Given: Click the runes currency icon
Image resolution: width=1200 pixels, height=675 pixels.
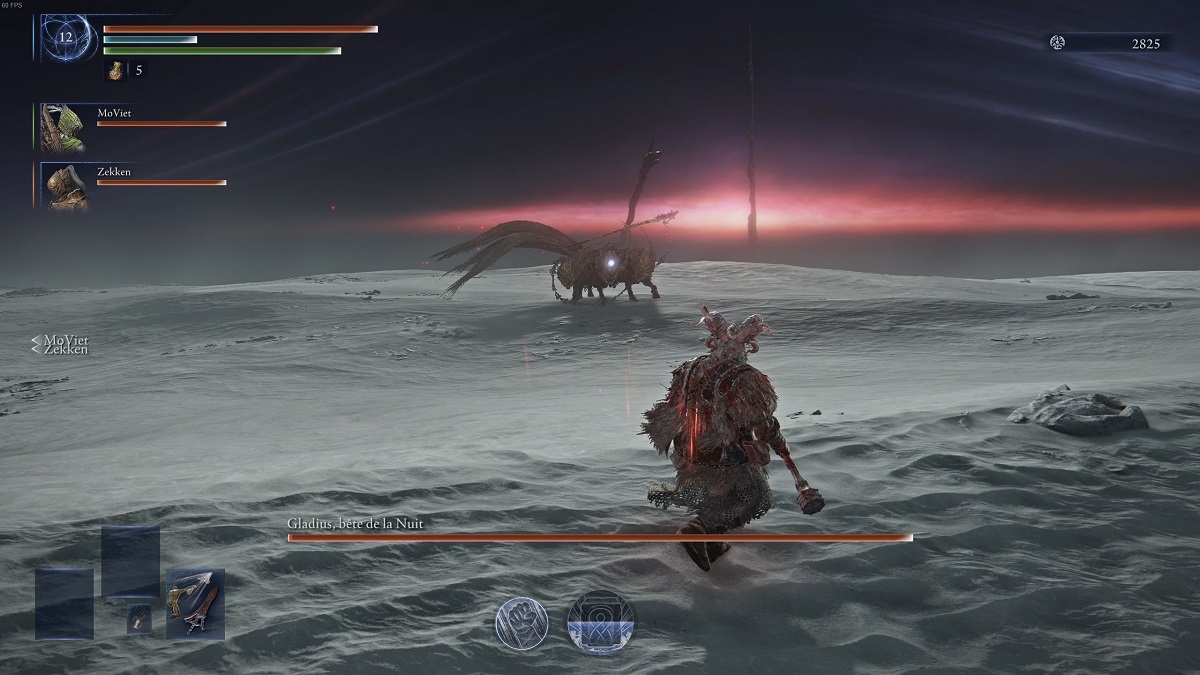Looking at the screenshot, I should click(1058, 42).
